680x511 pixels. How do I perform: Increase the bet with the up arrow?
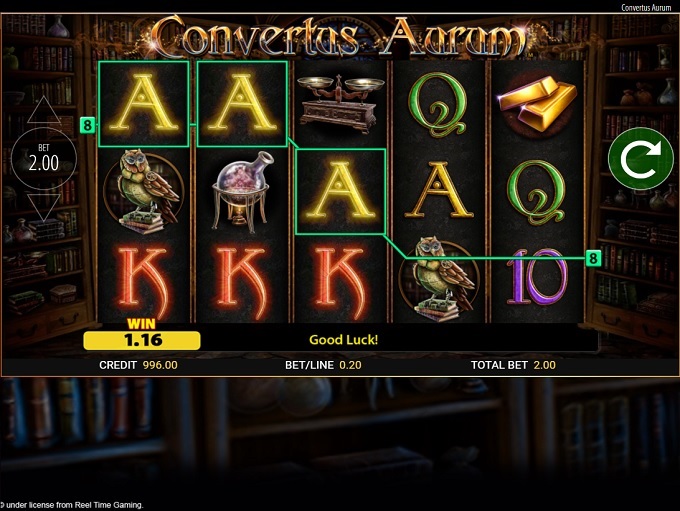click(43, 111)
